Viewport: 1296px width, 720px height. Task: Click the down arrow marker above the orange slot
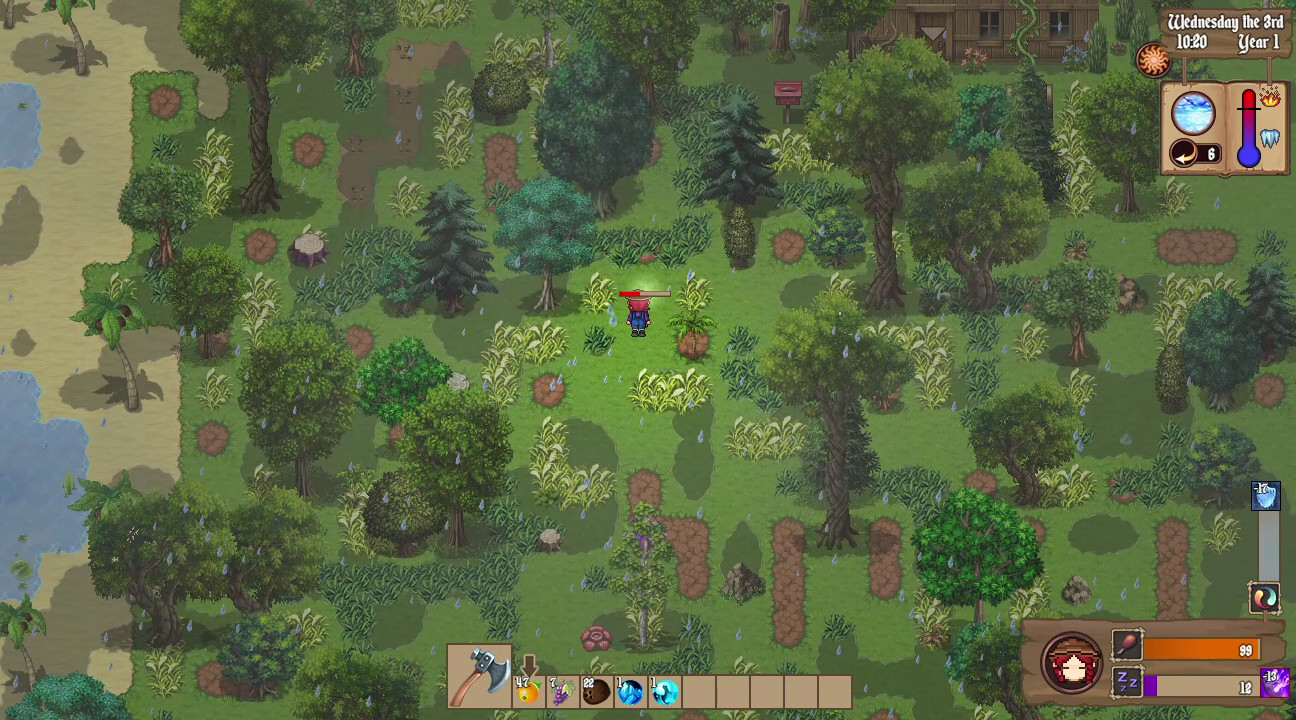529,664
